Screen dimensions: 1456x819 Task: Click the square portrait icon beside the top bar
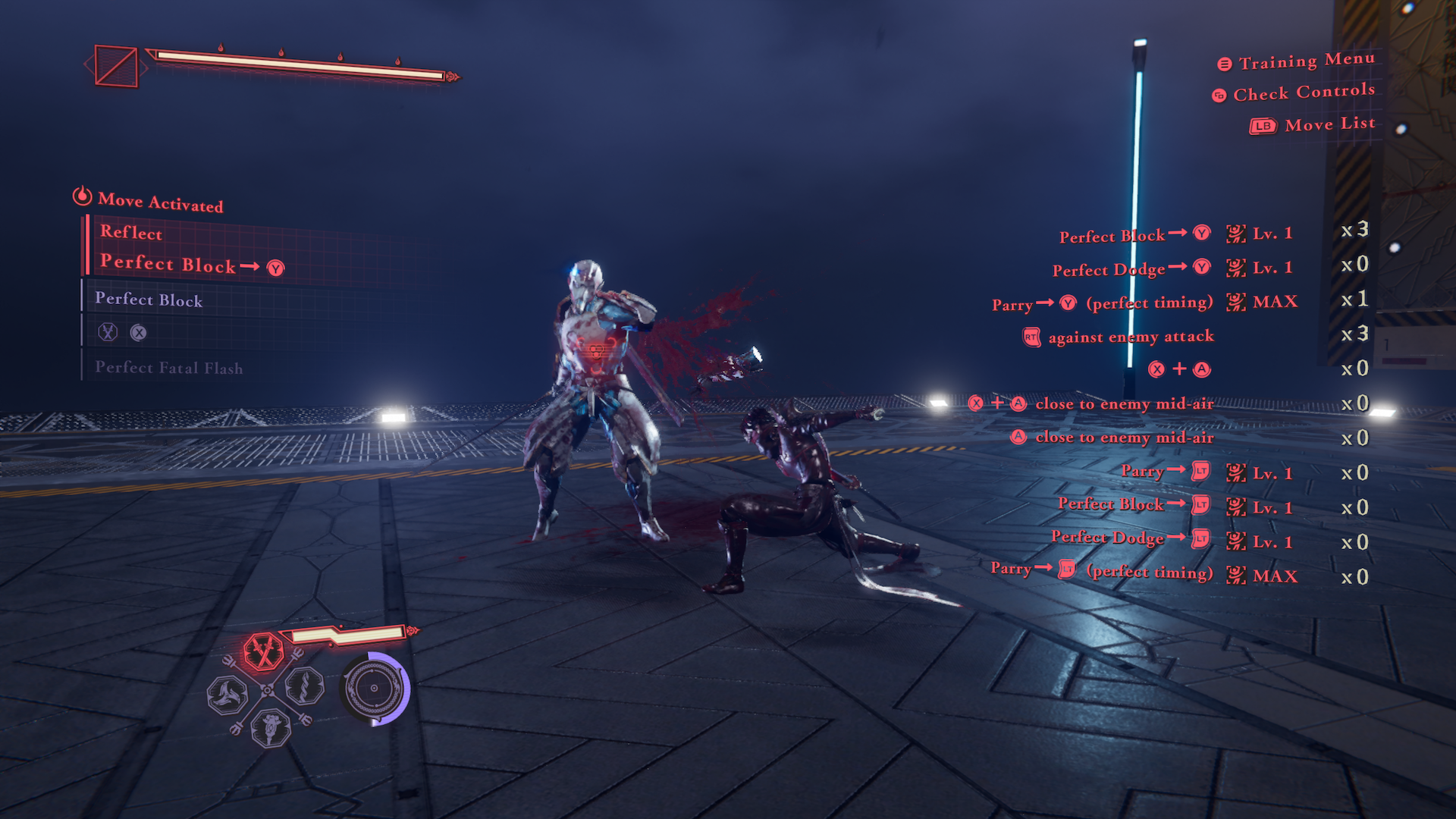pos(116,67)
